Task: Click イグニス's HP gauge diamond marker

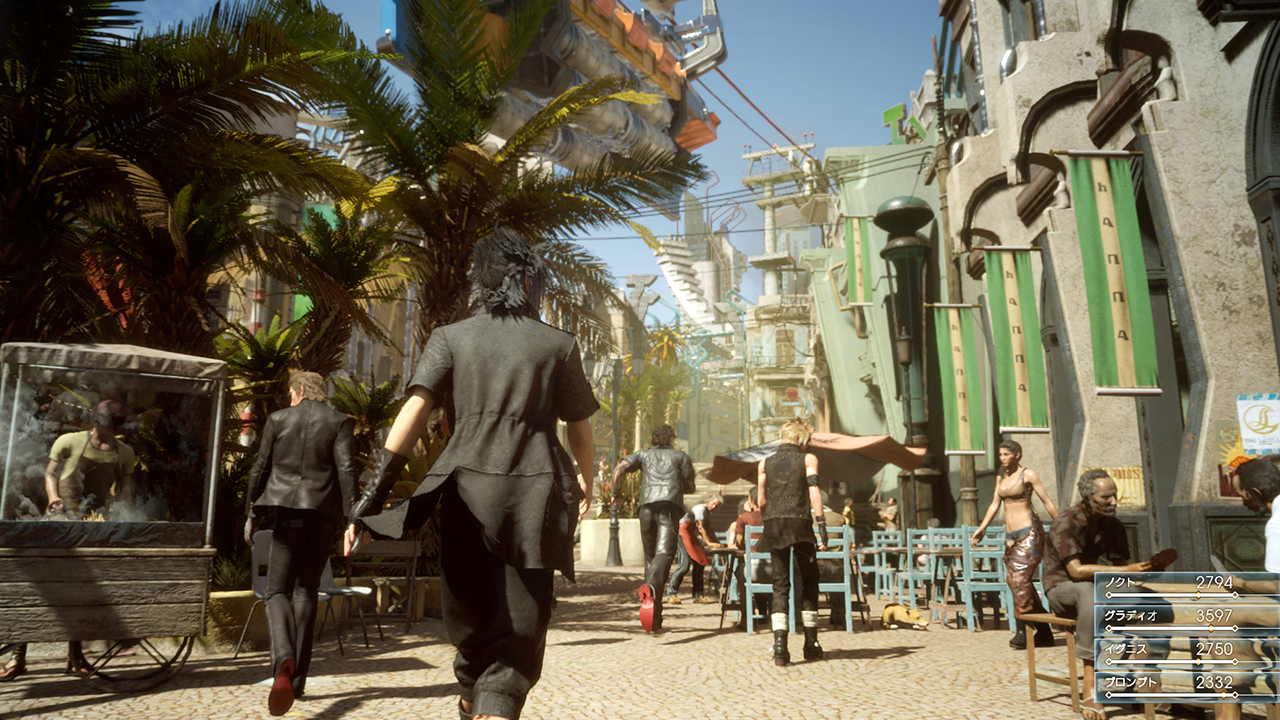Action: click(1199, 660)
